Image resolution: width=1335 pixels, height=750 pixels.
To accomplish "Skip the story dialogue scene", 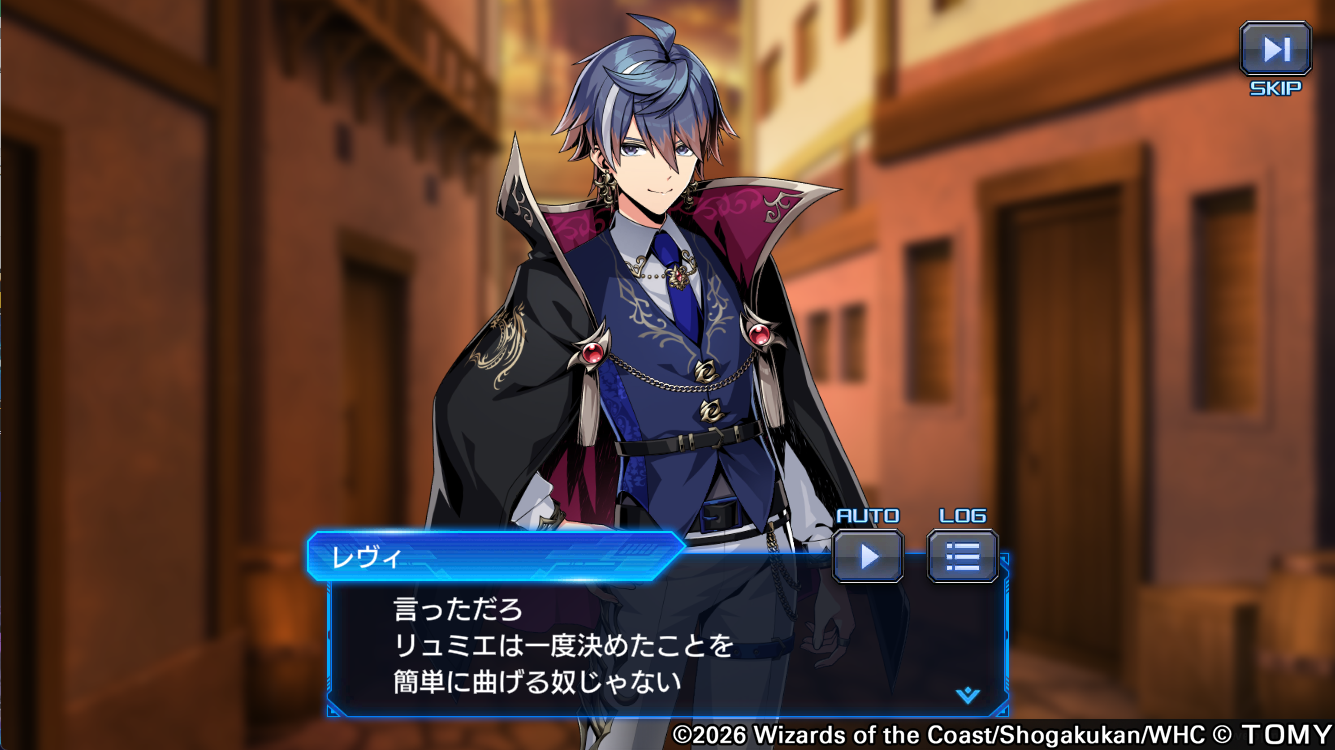I will [1275, 50].
